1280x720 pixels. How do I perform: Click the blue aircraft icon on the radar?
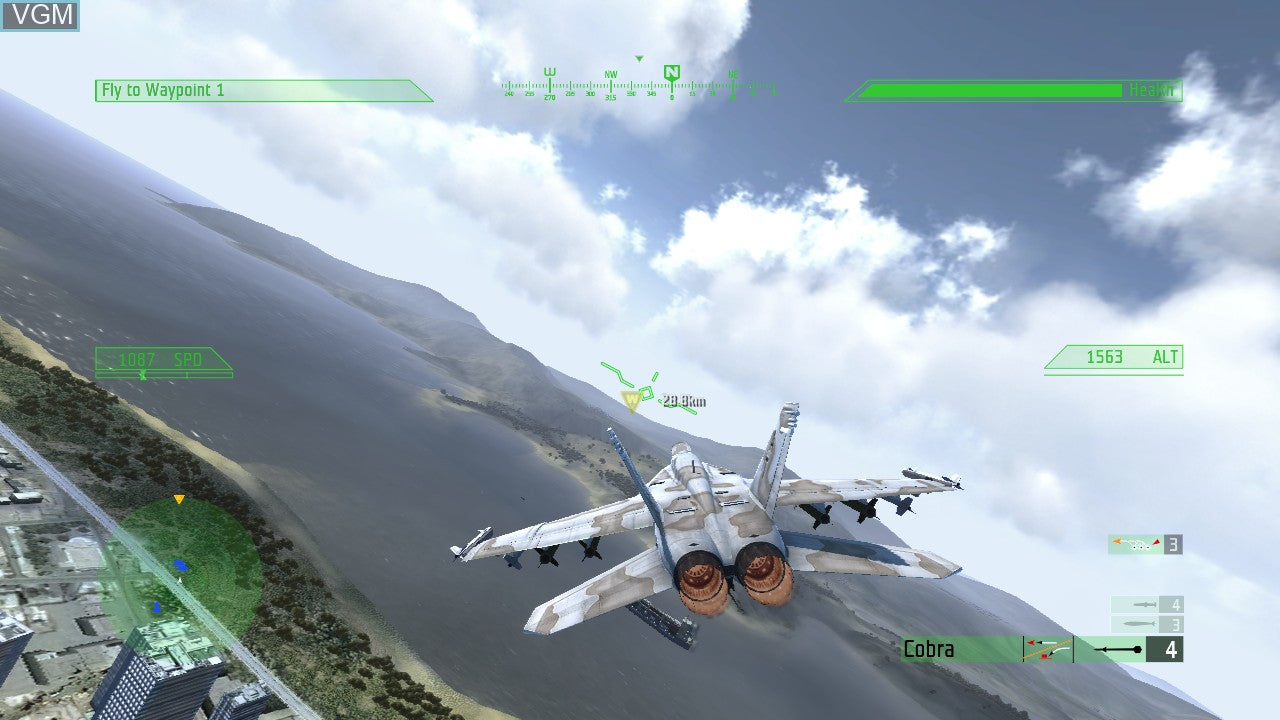[181, 565]
